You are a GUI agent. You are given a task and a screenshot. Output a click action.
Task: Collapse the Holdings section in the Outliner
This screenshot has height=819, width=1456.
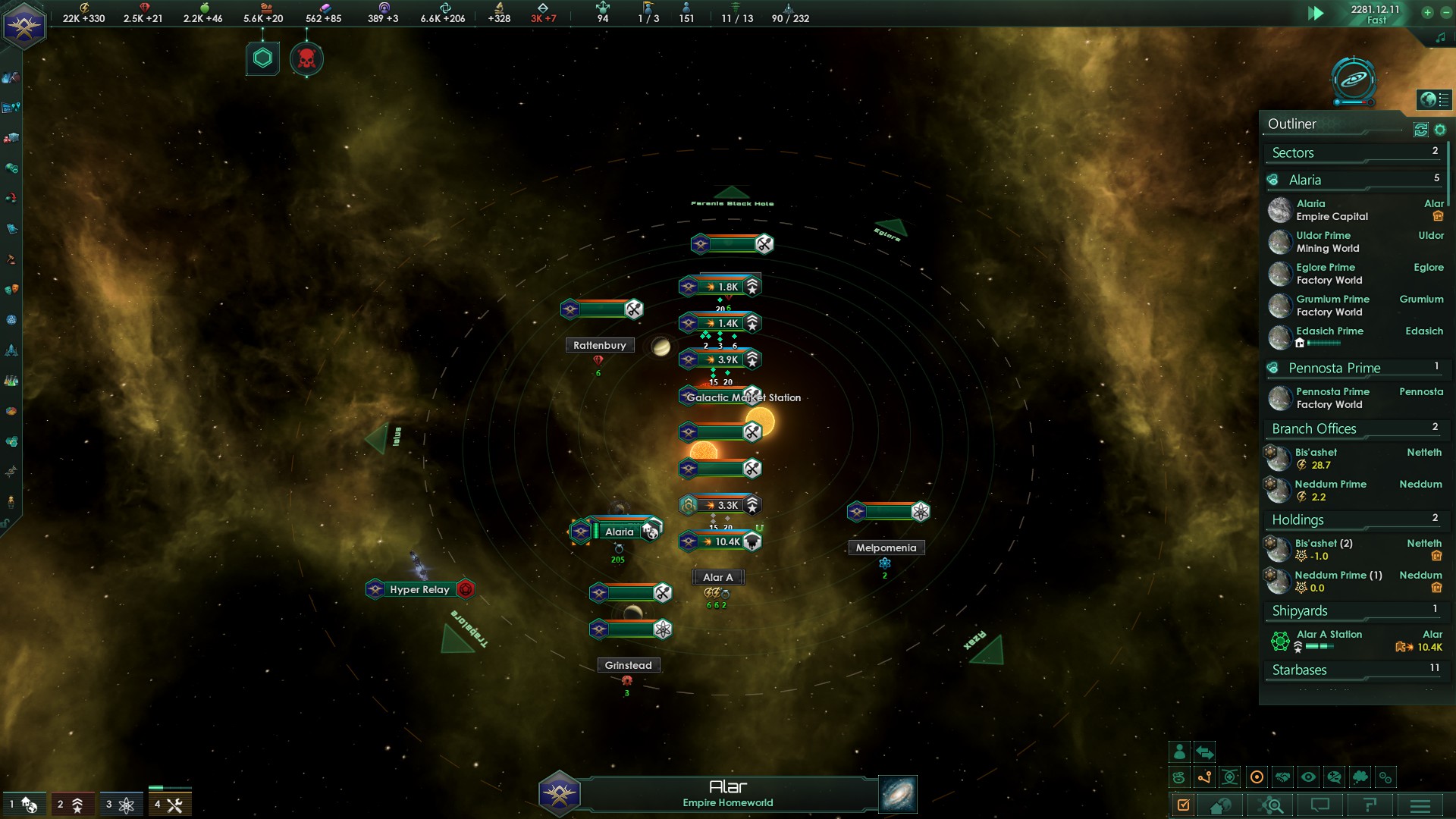point(1356,520)
